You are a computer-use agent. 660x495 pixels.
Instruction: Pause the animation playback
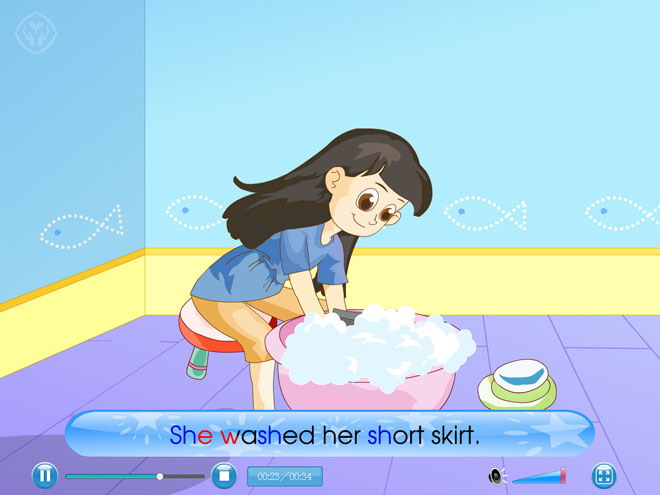point(44,475)
